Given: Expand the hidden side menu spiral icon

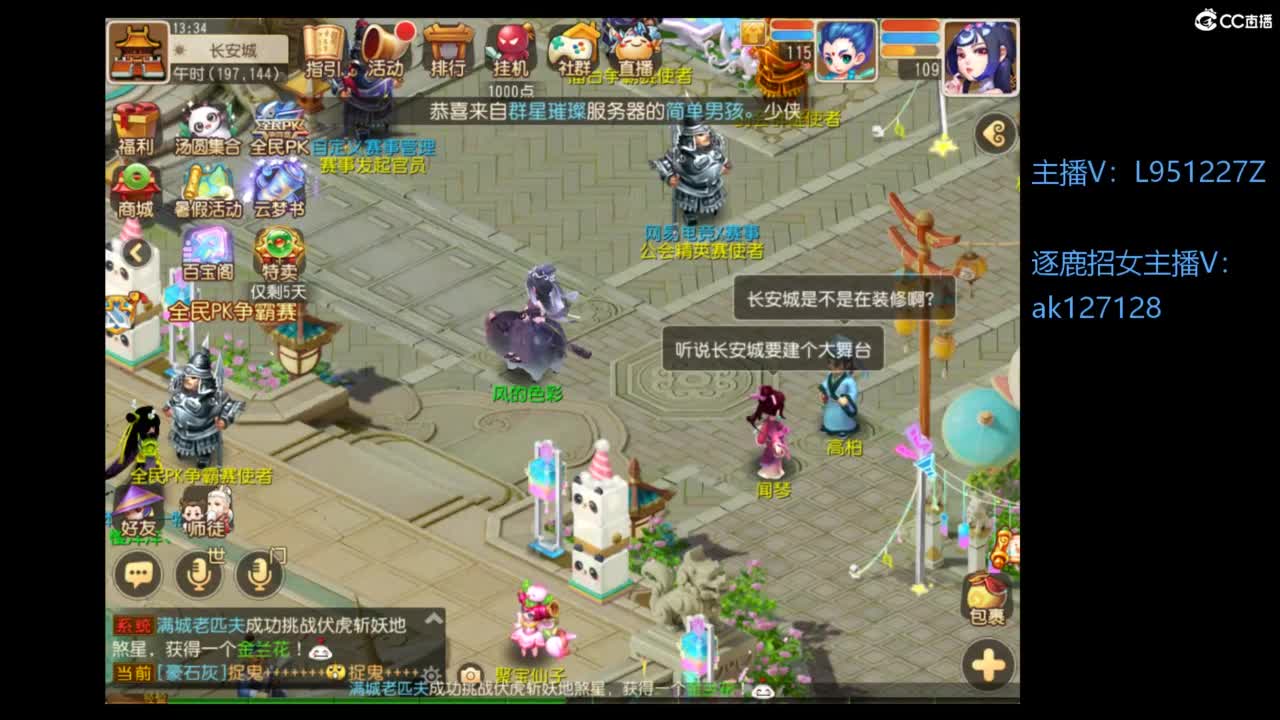Looking at the screenshot, I should pyautogui.click(x=993, y=132).
